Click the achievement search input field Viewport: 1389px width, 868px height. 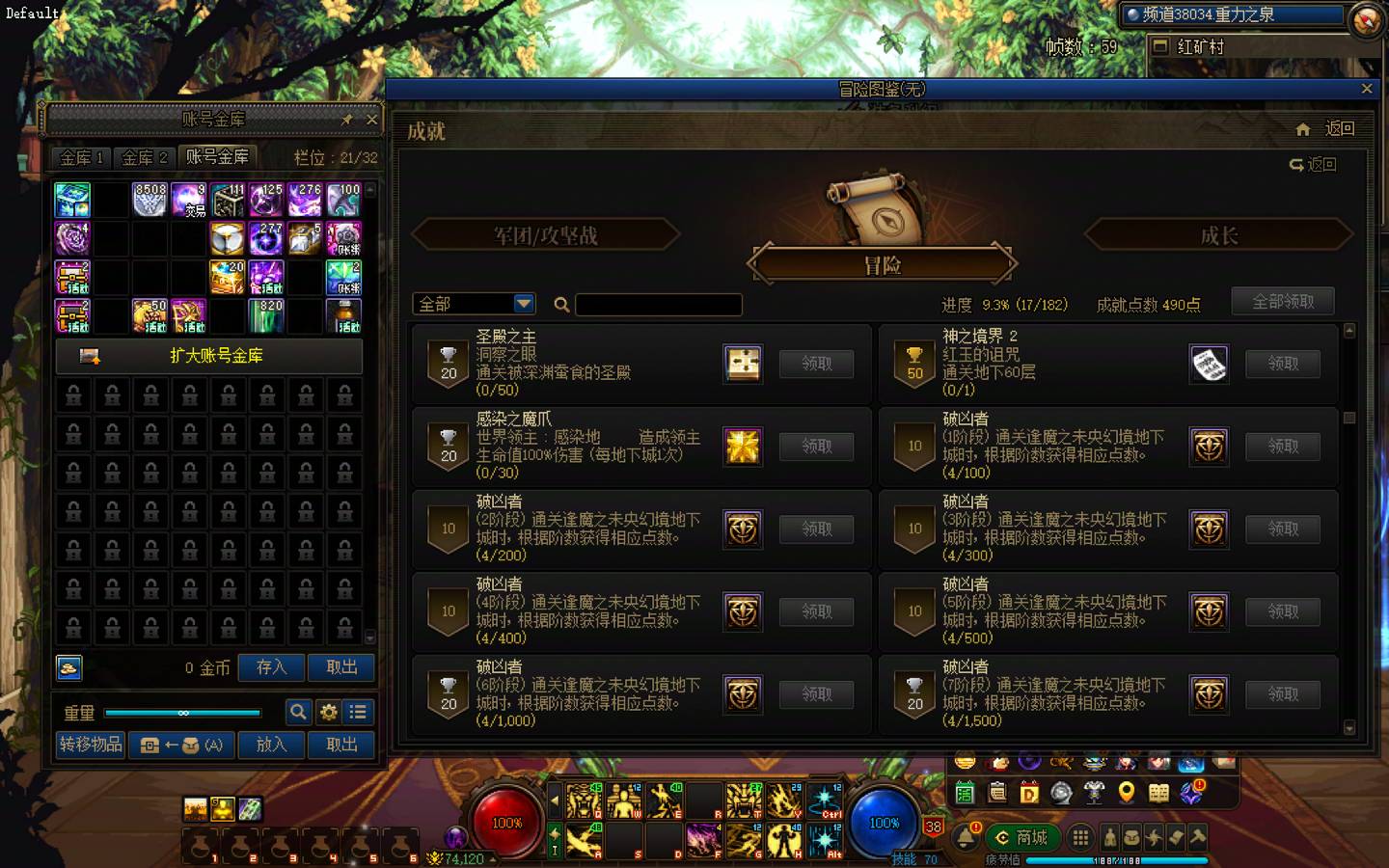pos(659,304)
